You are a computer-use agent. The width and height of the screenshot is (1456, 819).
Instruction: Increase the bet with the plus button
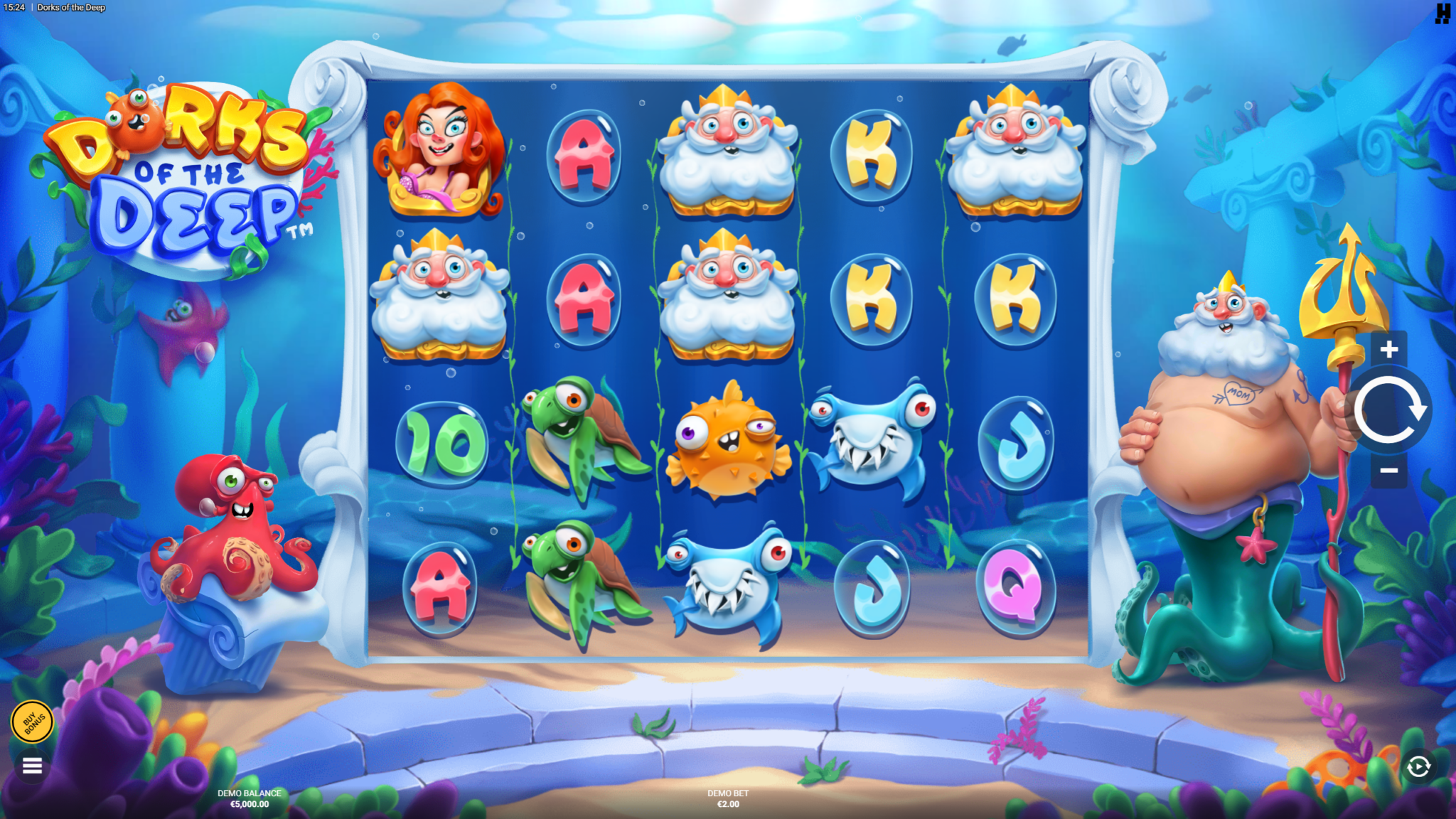point(1388,349)
